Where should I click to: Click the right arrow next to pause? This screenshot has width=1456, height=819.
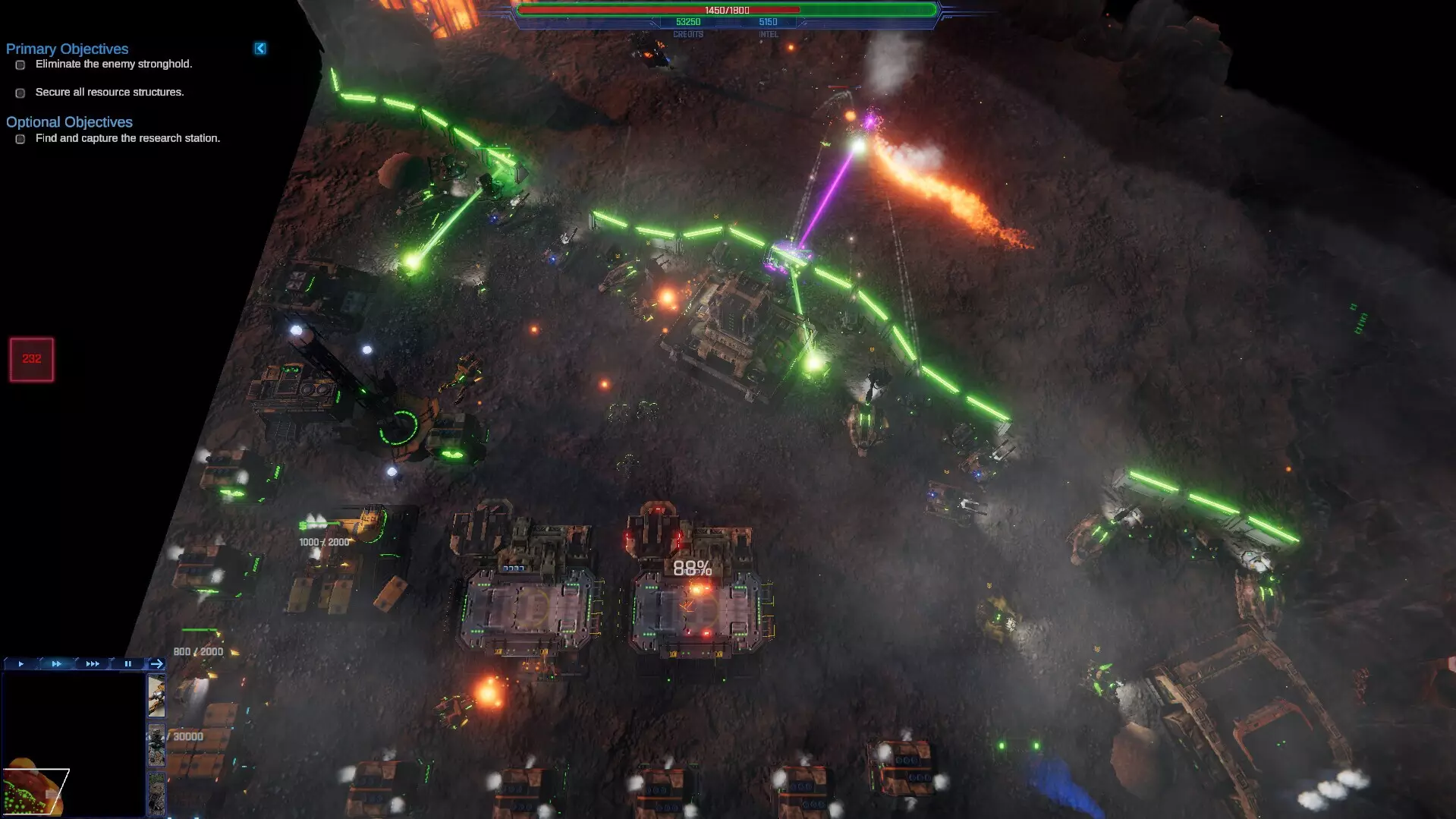(x=157, y=664)
